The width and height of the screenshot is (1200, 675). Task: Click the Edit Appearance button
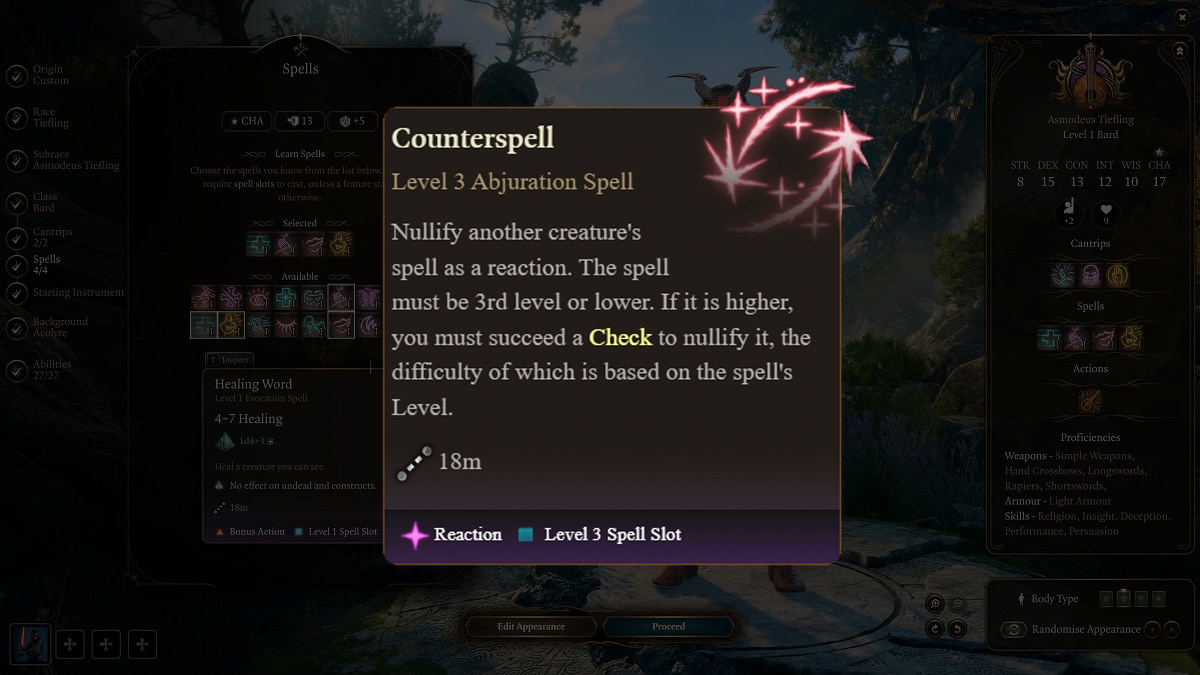[x=531, y=627]
